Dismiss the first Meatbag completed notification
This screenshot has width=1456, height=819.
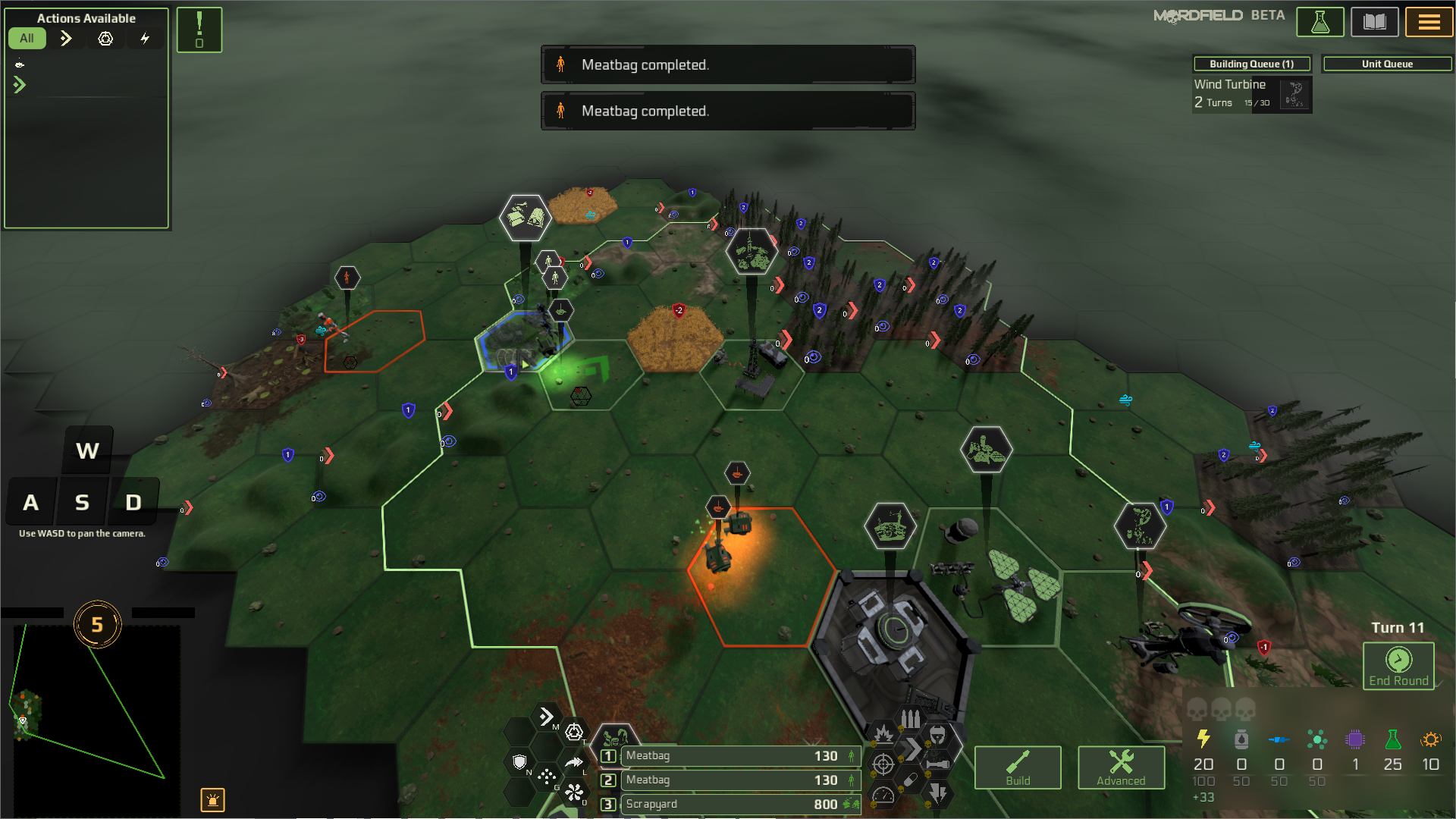pyautogui.click(x=727, y=64)
